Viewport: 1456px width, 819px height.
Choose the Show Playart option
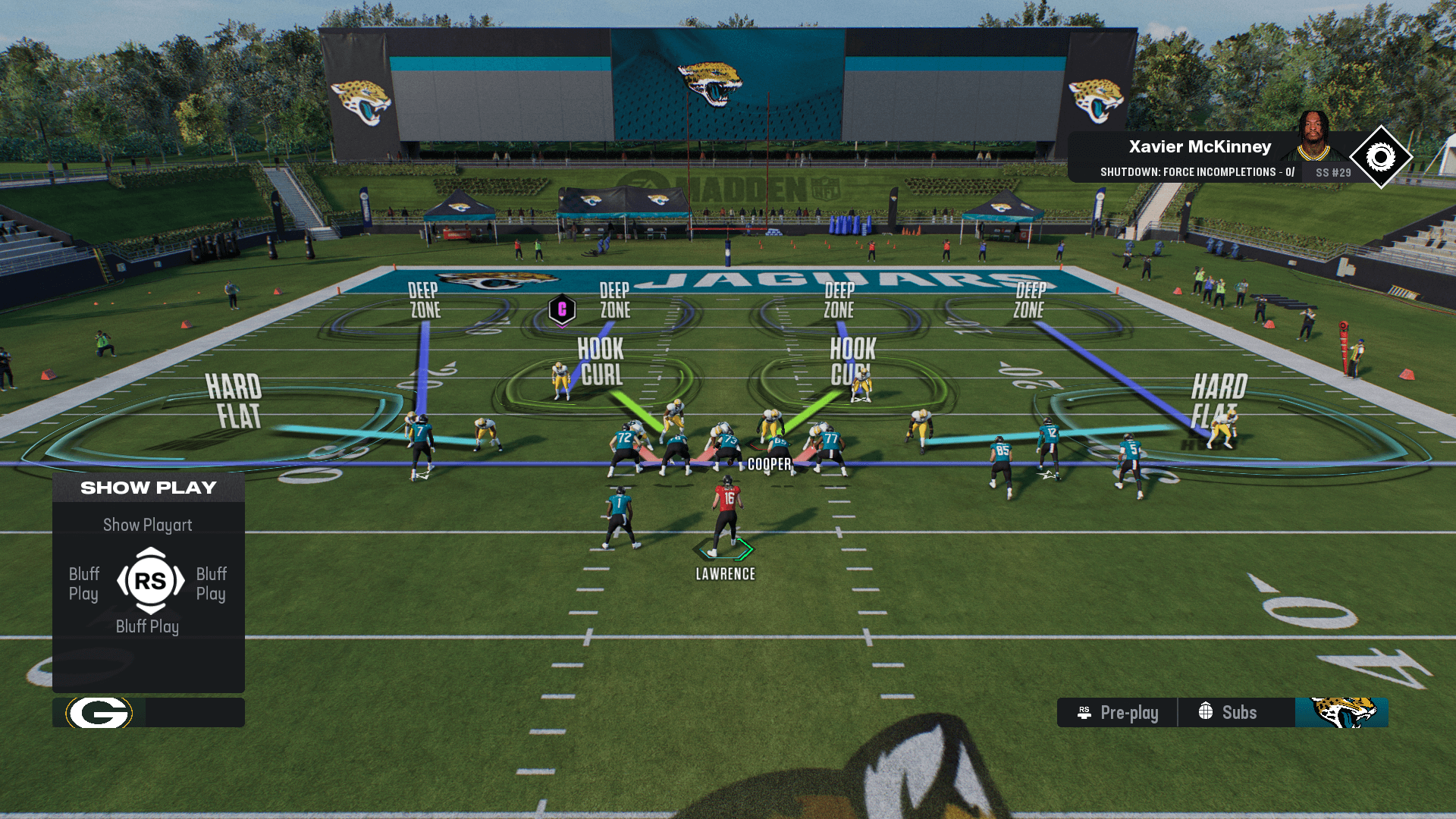pos(148,525)
